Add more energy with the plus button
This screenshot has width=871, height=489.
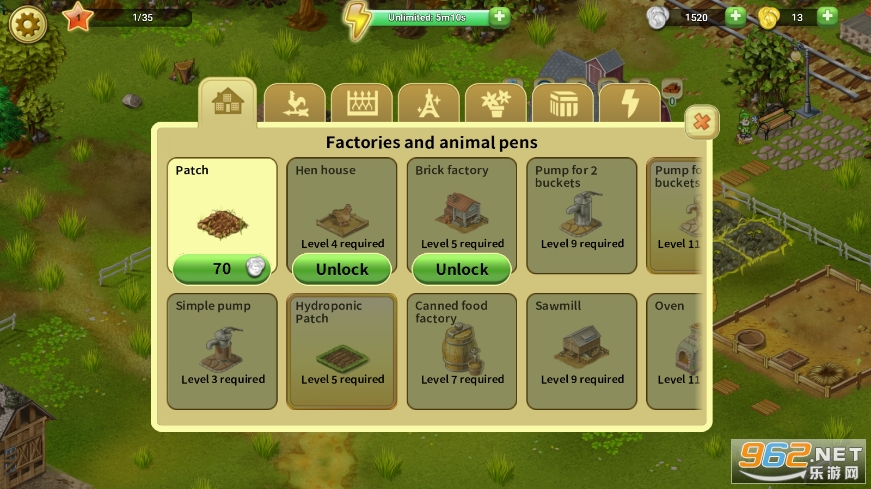(x=500, y=17)
